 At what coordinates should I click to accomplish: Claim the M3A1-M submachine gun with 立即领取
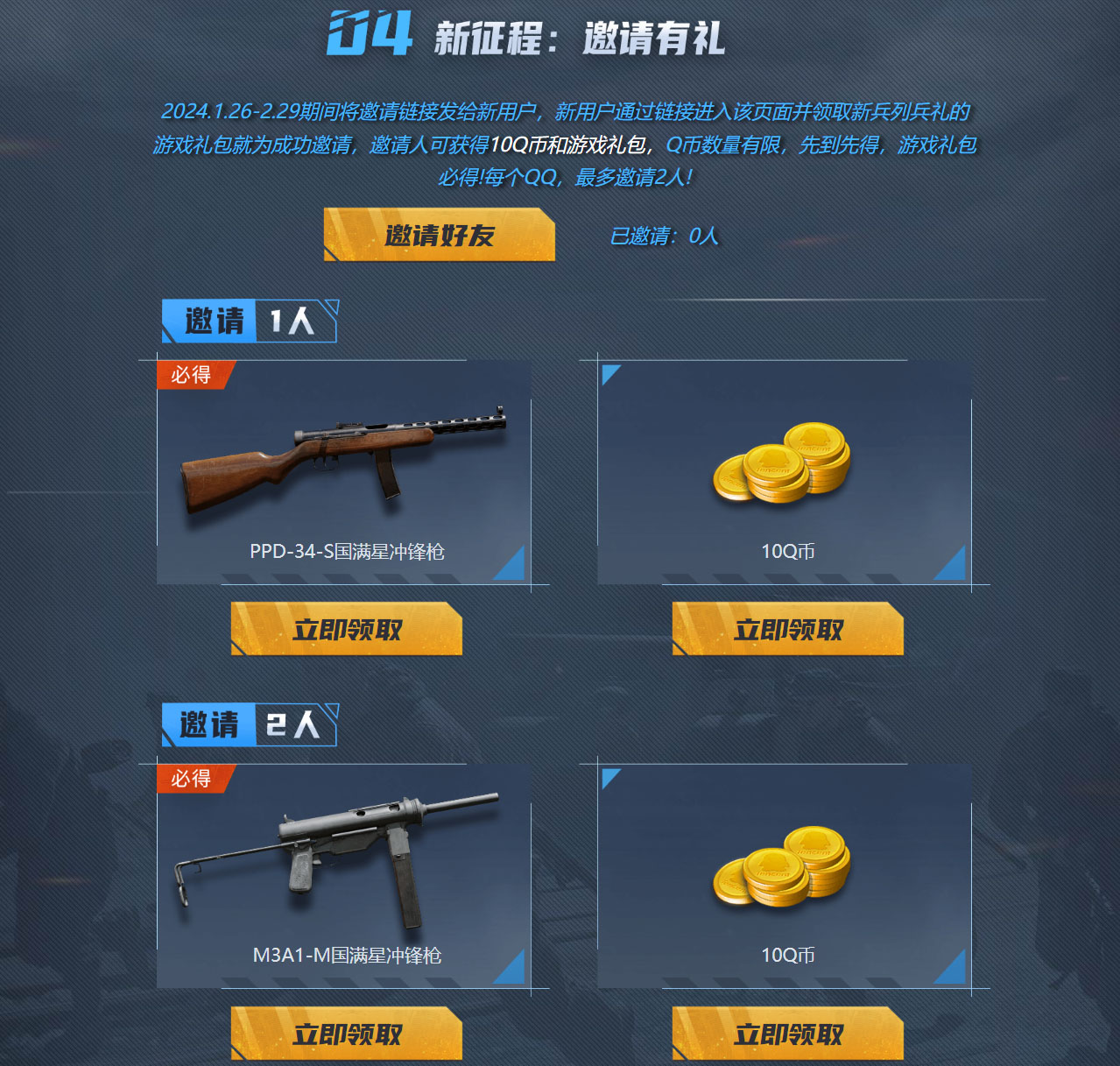point(347,1034)
